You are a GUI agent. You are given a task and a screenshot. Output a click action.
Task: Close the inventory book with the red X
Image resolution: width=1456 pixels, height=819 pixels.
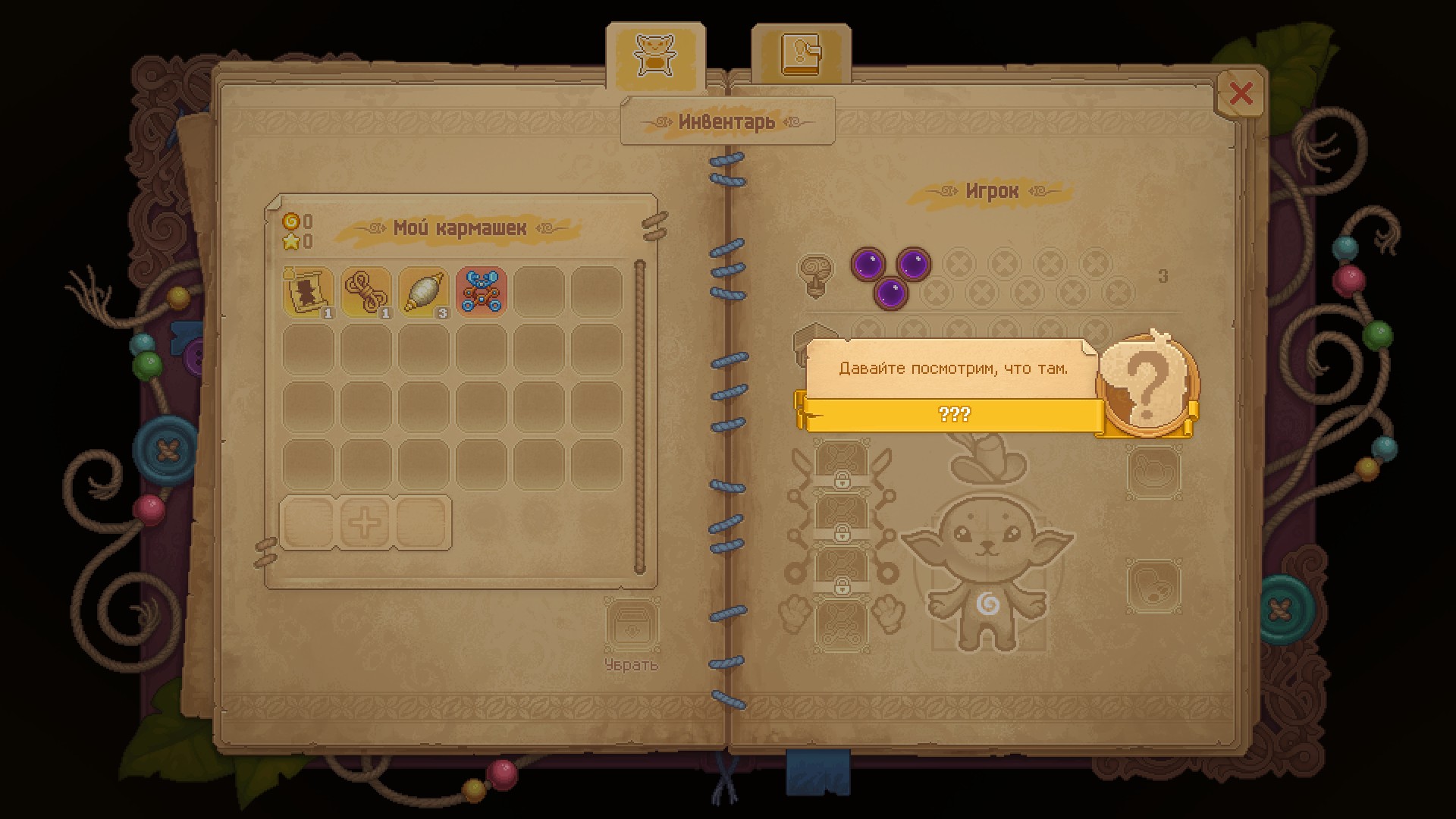(1241, 94)
